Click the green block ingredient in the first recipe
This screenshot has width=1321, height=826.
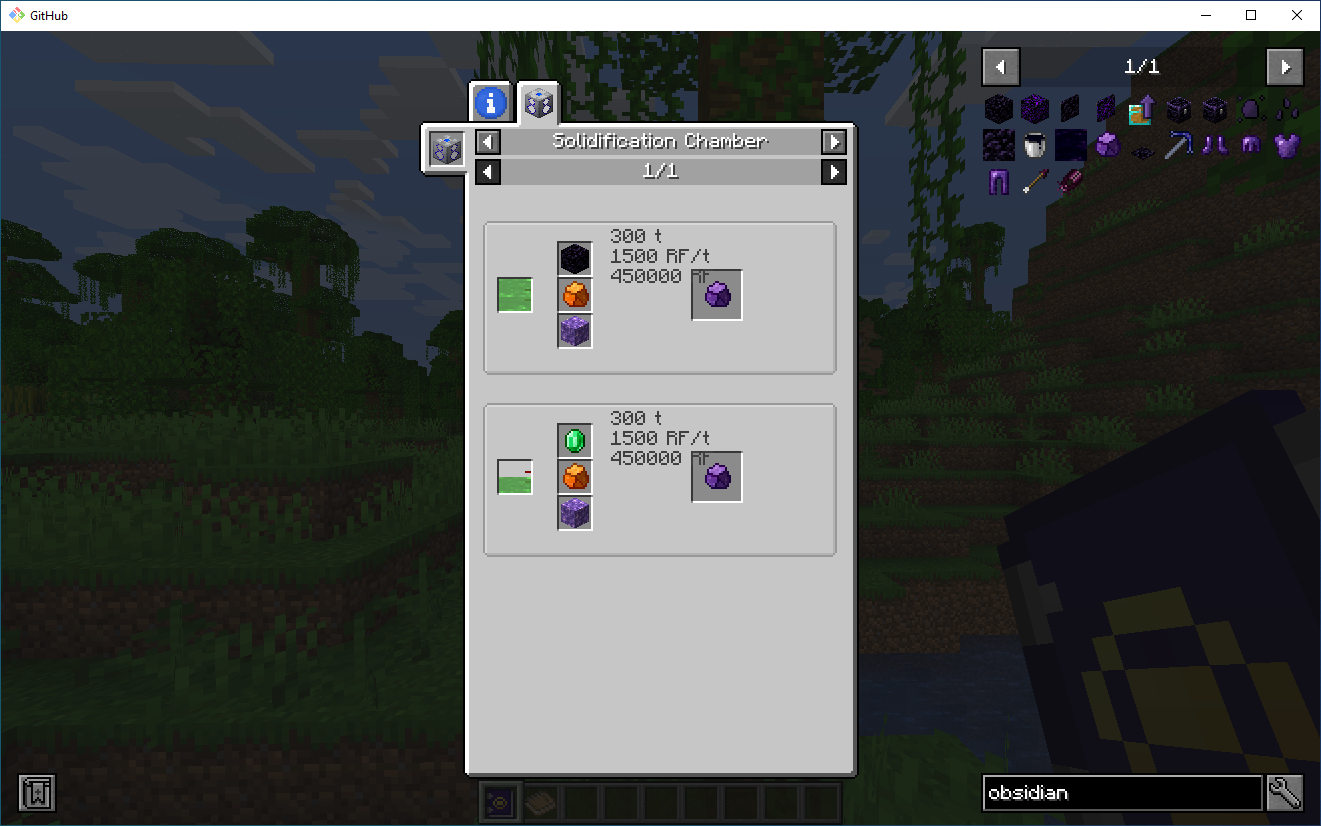tap(514, 295)
